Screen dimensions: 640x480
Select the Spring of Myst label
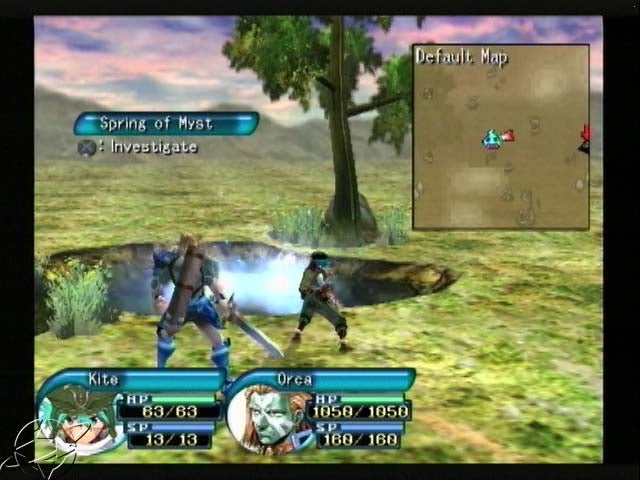(x=165, y=124)
